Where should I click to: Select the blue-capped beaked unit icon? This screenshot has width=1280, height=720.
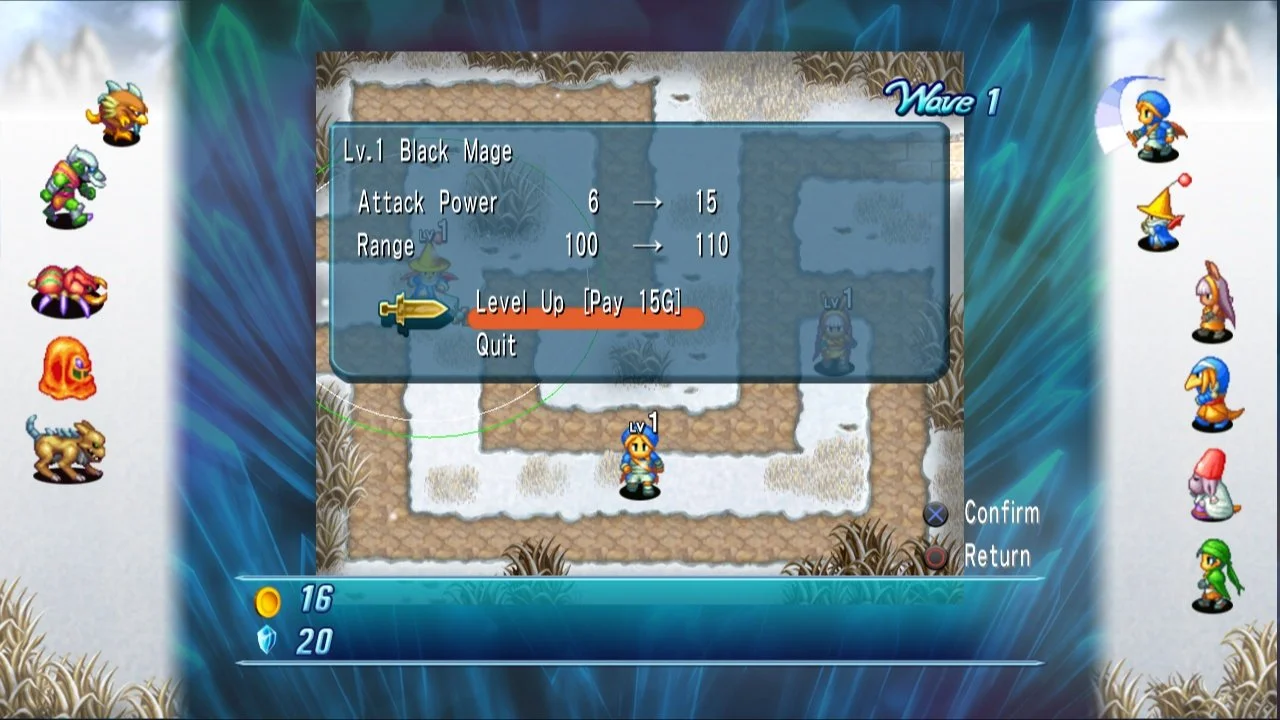[1210, 395]
